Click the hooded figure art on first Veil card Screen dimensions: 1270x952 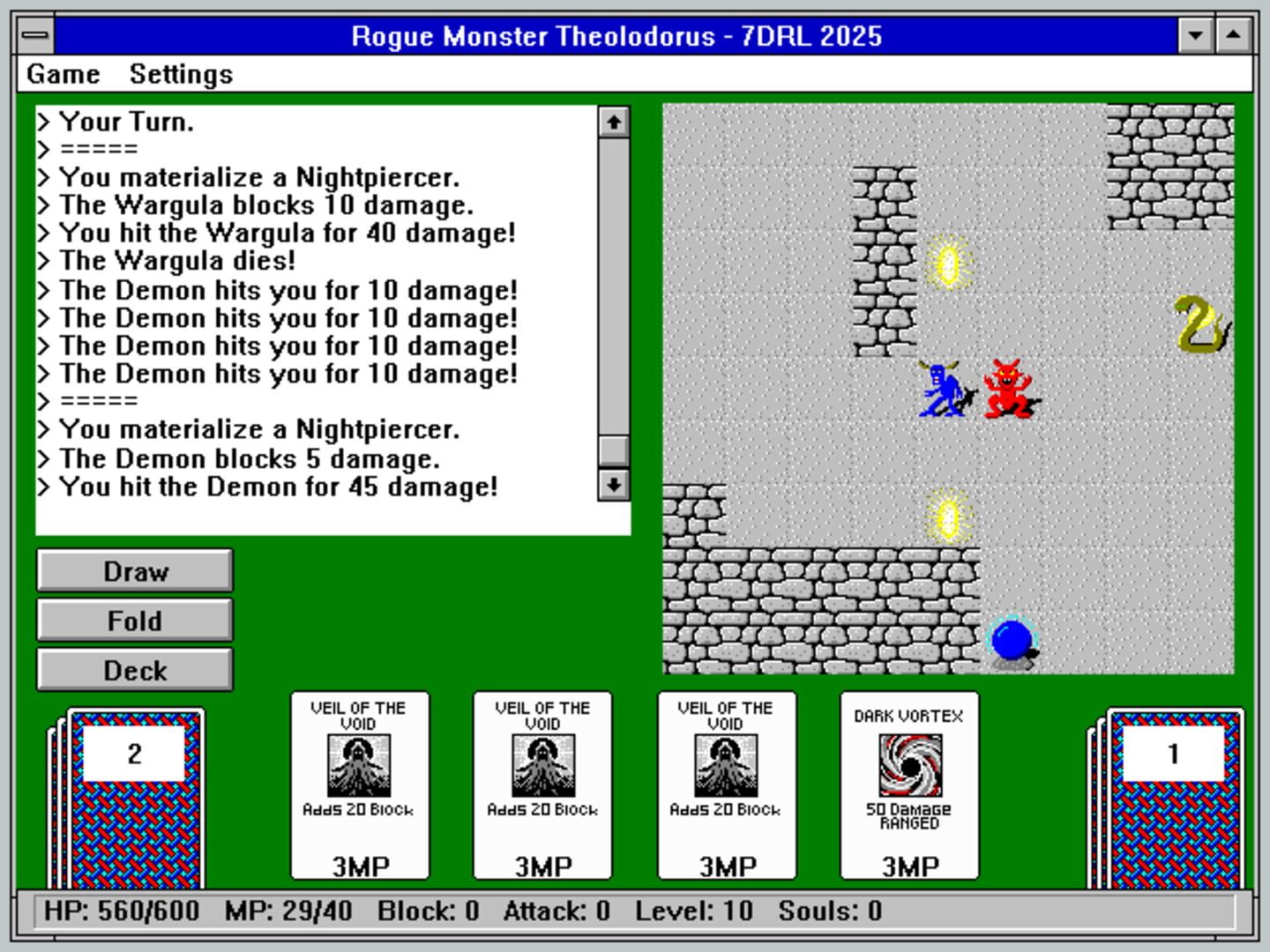360,764
